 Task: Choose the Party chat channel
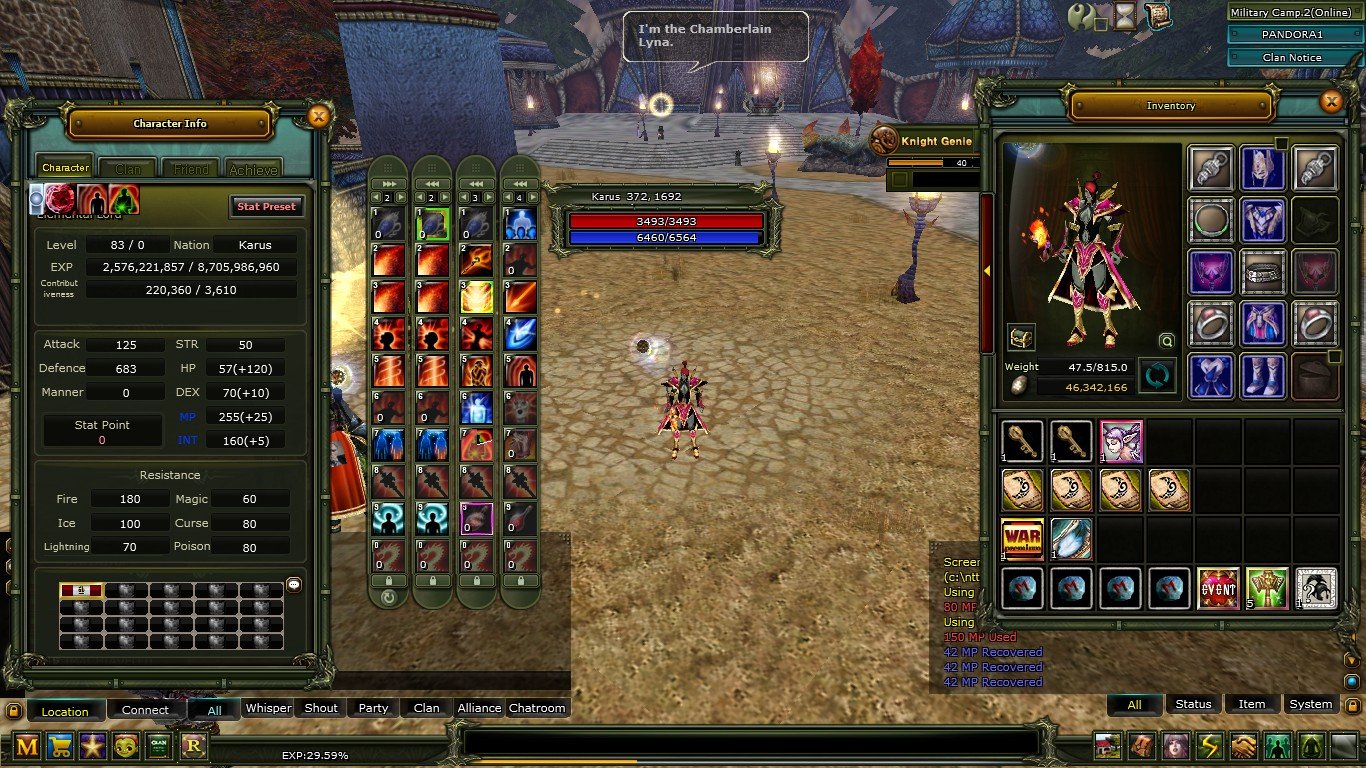(373, 708)
